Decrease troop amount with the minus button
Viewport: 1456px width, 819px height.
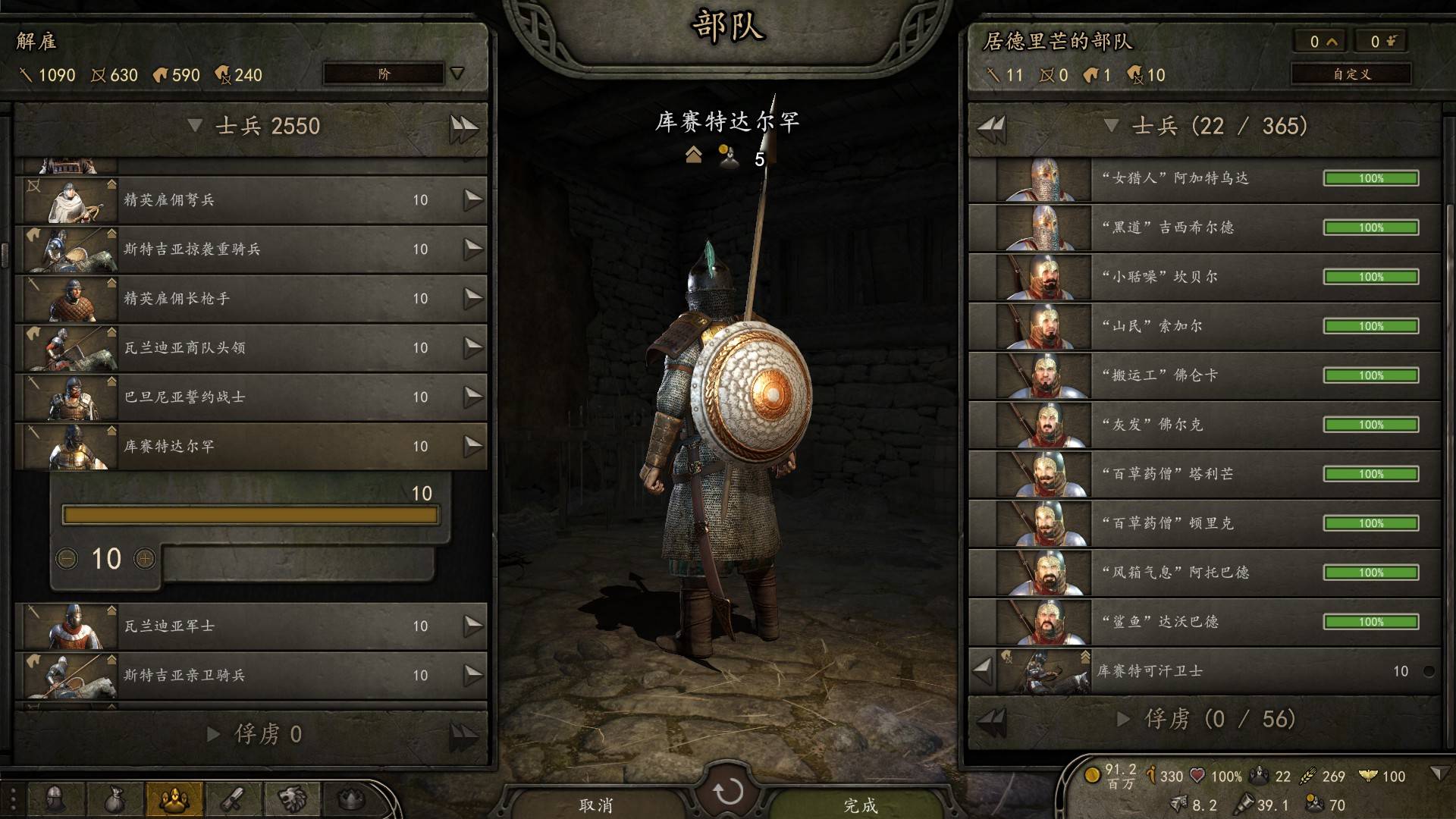pyautogui.click(x=67, y=559)
